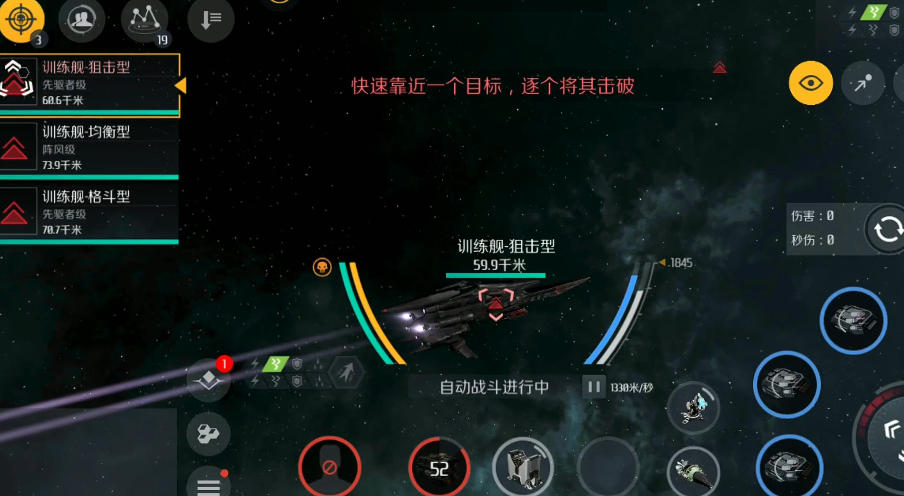Trigger the module showing cooldown 52
Screen dimensions: 904x496
[x=439, y=467]
